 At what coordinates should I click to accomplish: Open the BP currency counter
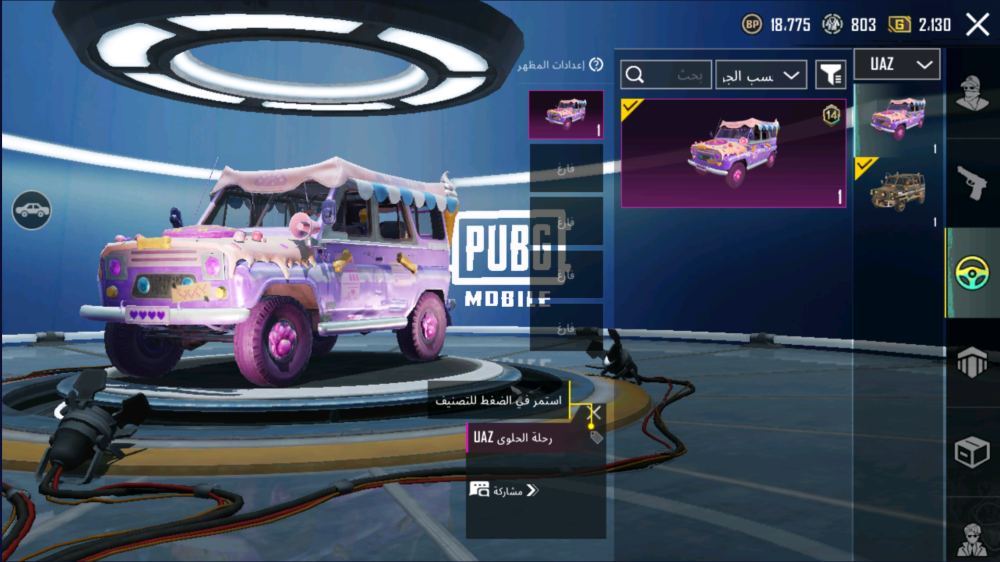click(776, 25)
